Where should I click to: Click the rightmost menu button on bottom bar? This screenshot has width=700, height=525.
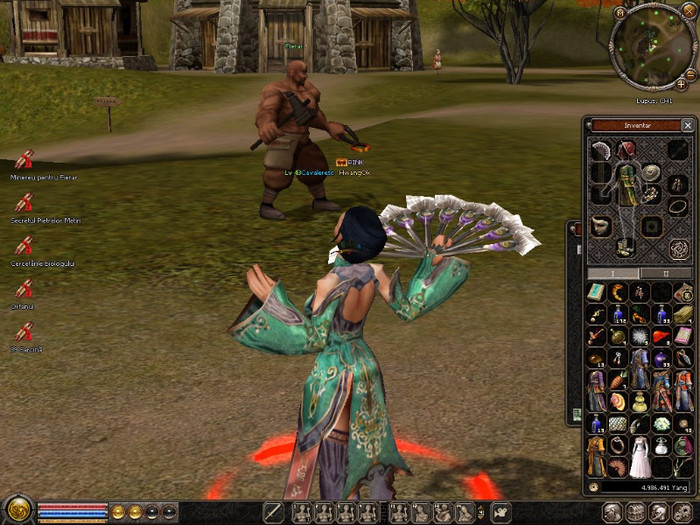coord(684,512)
